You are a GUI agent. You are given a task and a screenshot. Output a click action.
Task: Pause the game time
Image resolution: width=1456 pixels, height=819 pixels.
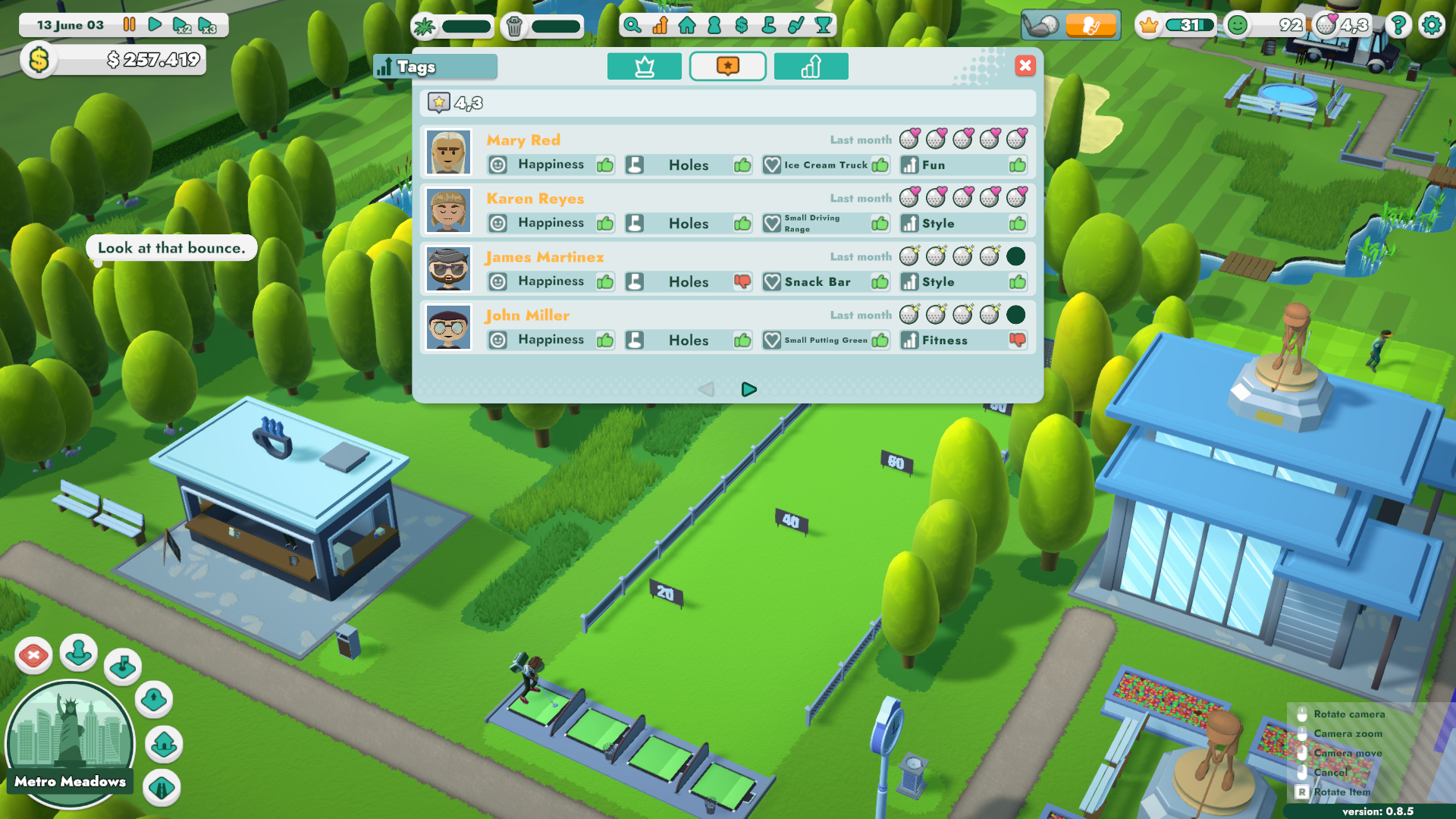(x=130, y=25)
